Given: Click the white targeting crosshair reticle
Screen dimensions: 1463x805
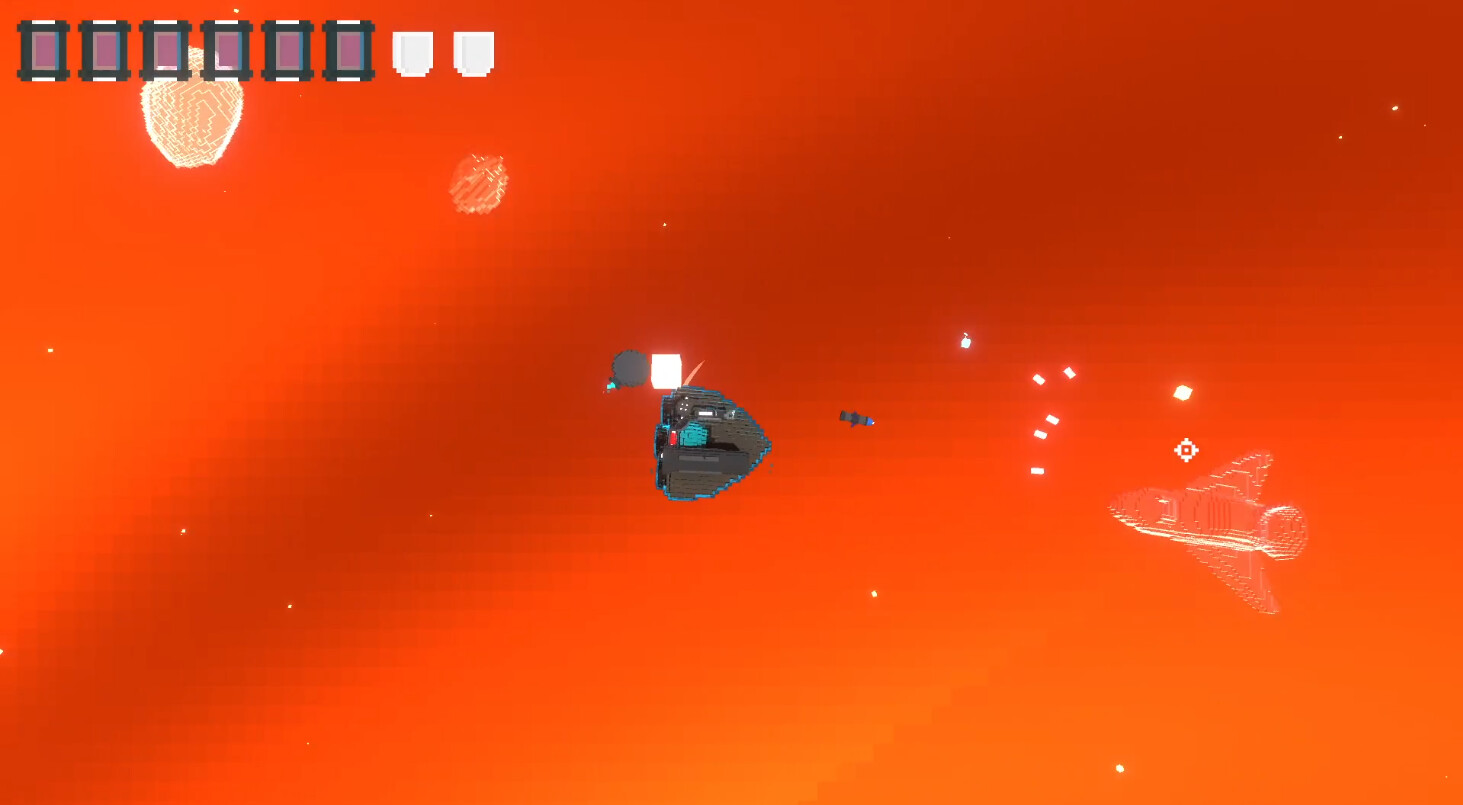Looking at the screenshot, I should tap(1186, 451).
